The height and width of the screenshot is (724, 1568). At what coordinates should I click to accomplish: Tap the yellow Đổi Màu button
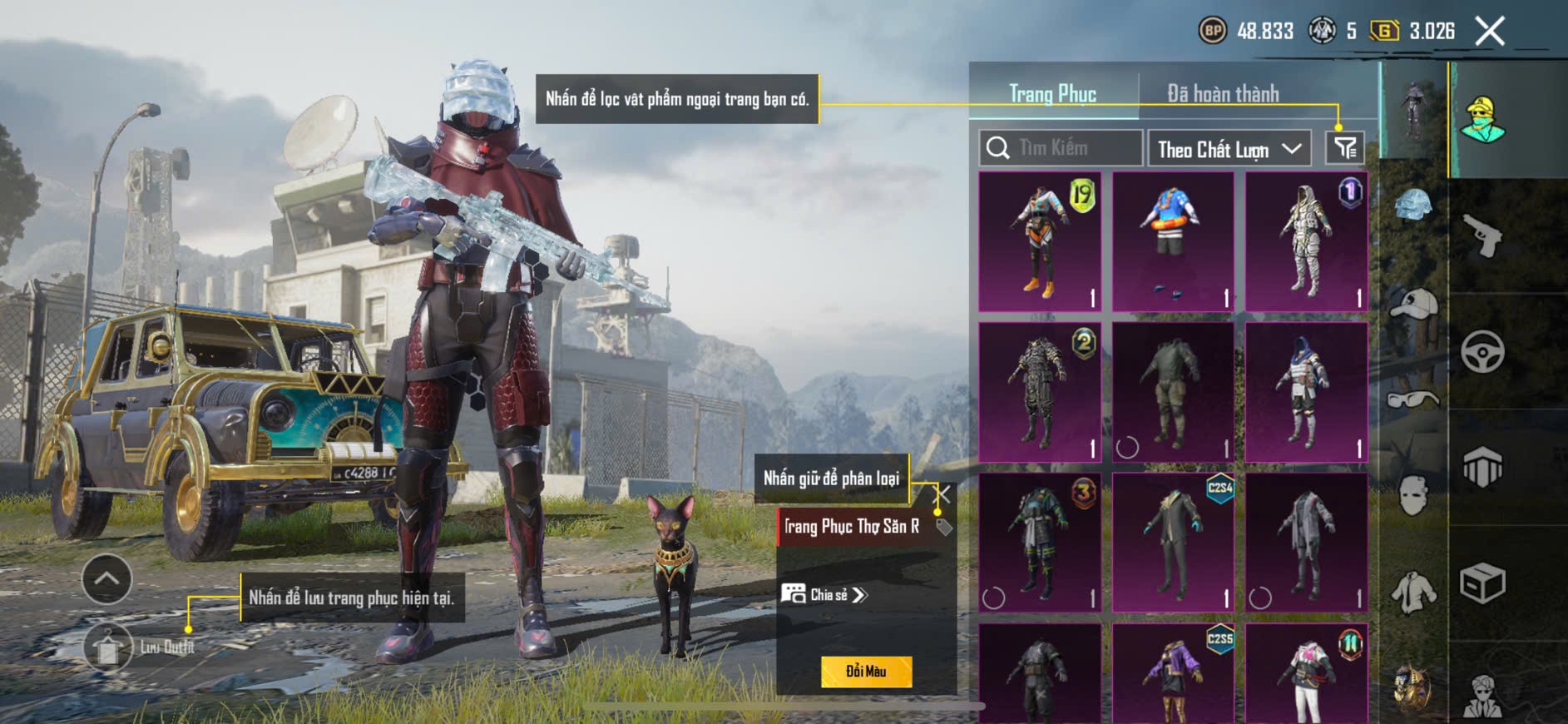[x=866, y=672]
